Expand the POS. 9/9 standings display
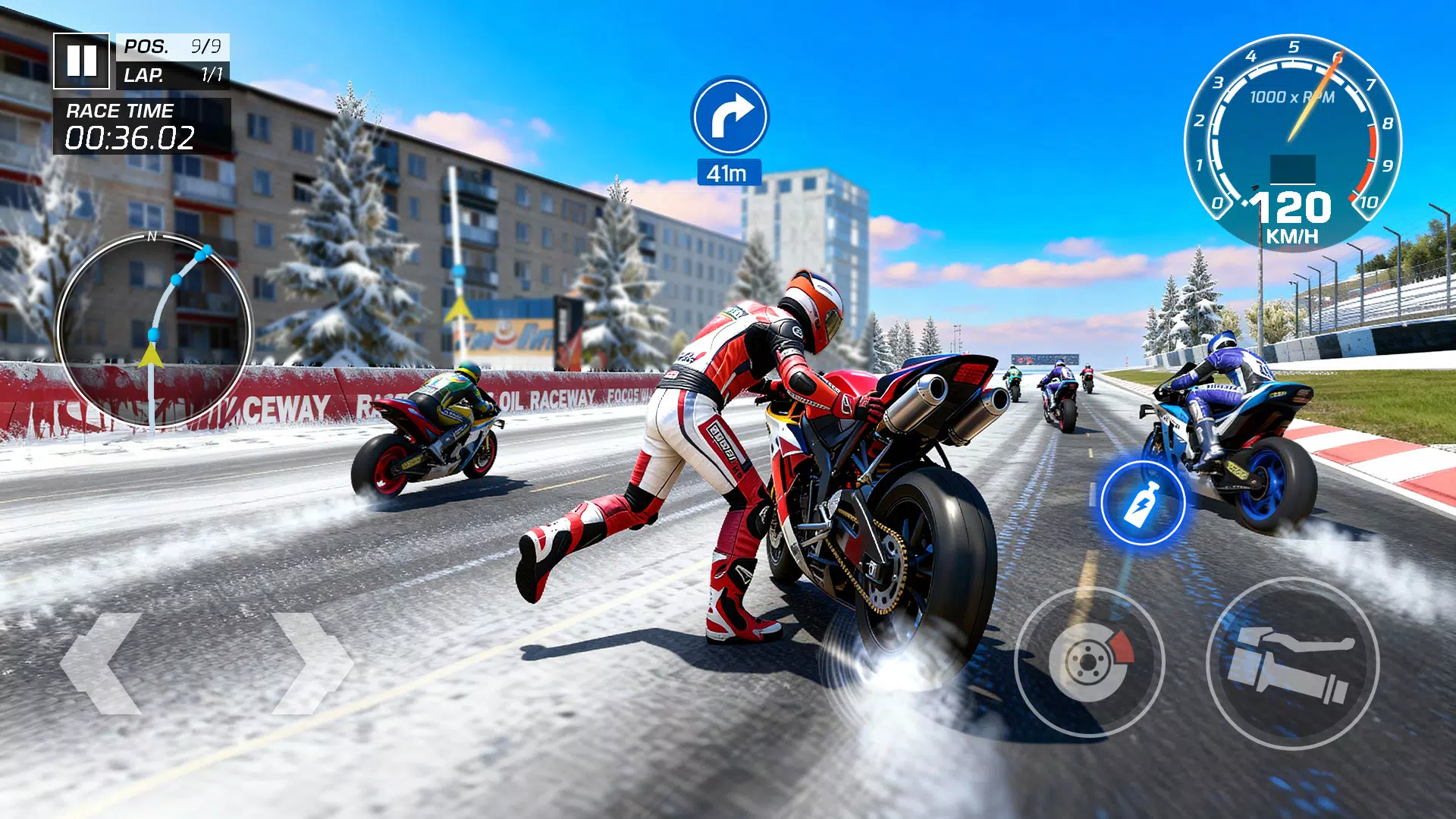This screenshot has height=819, width=1456. tap(173, 47)
